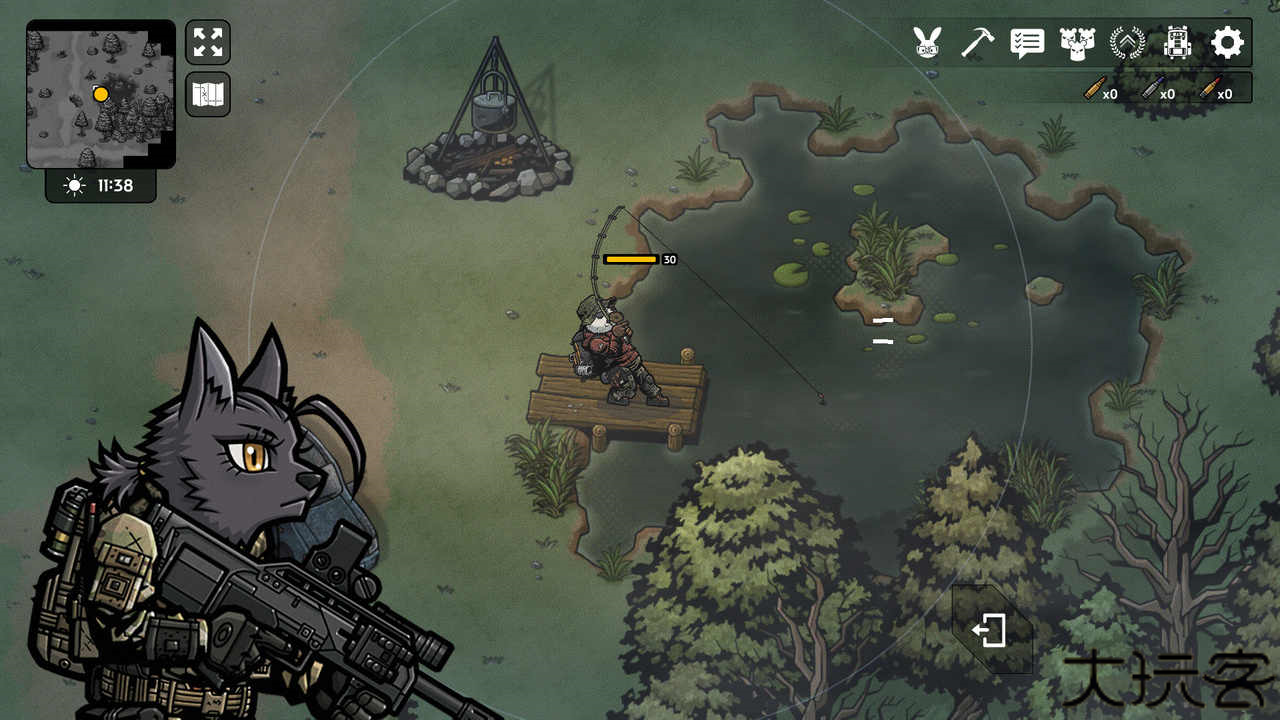The image size is (1280, 720).
Task: Show the checklist speech-bubble quest log
Action: click(1027, 42)
